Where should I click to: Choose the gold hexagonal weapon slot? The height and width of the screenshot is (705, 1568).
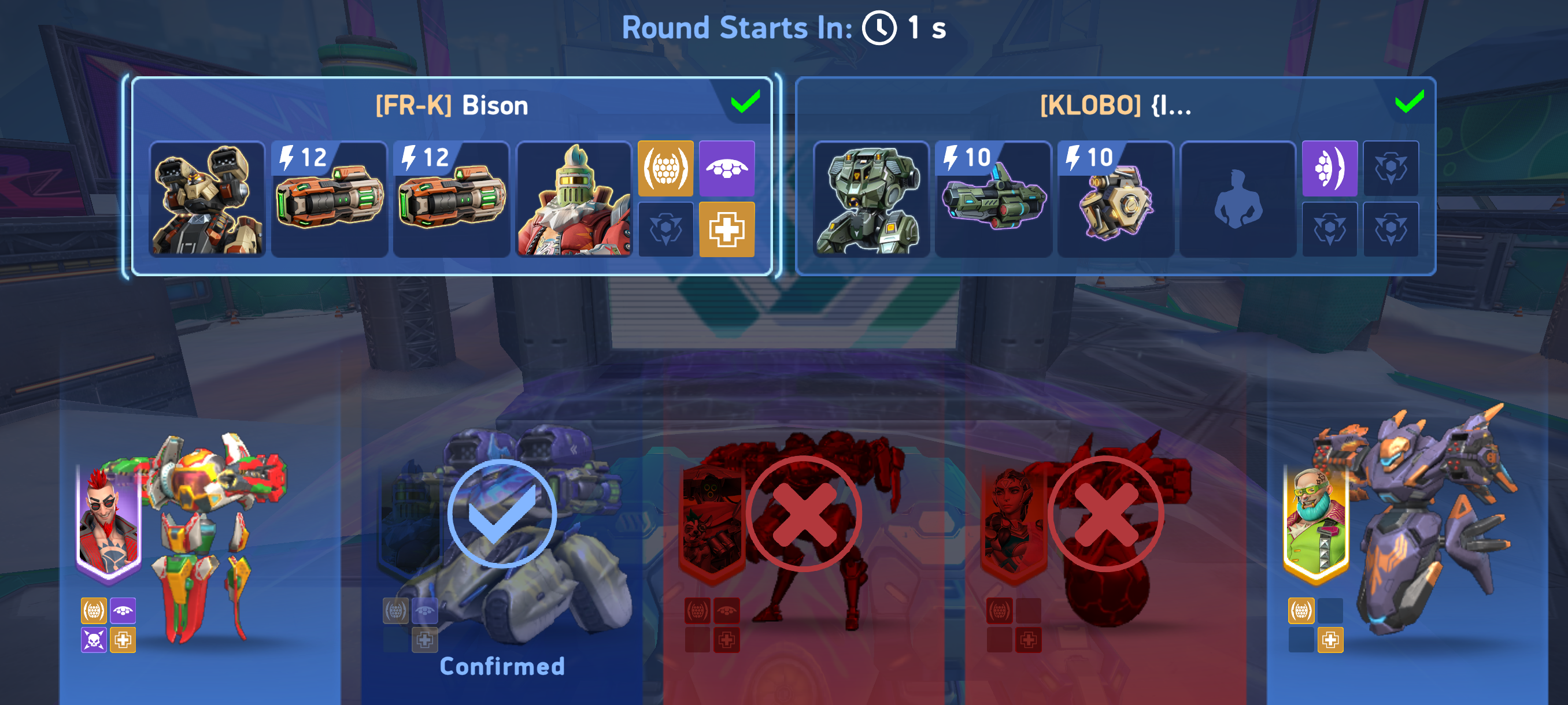[x=1115, y=199]
